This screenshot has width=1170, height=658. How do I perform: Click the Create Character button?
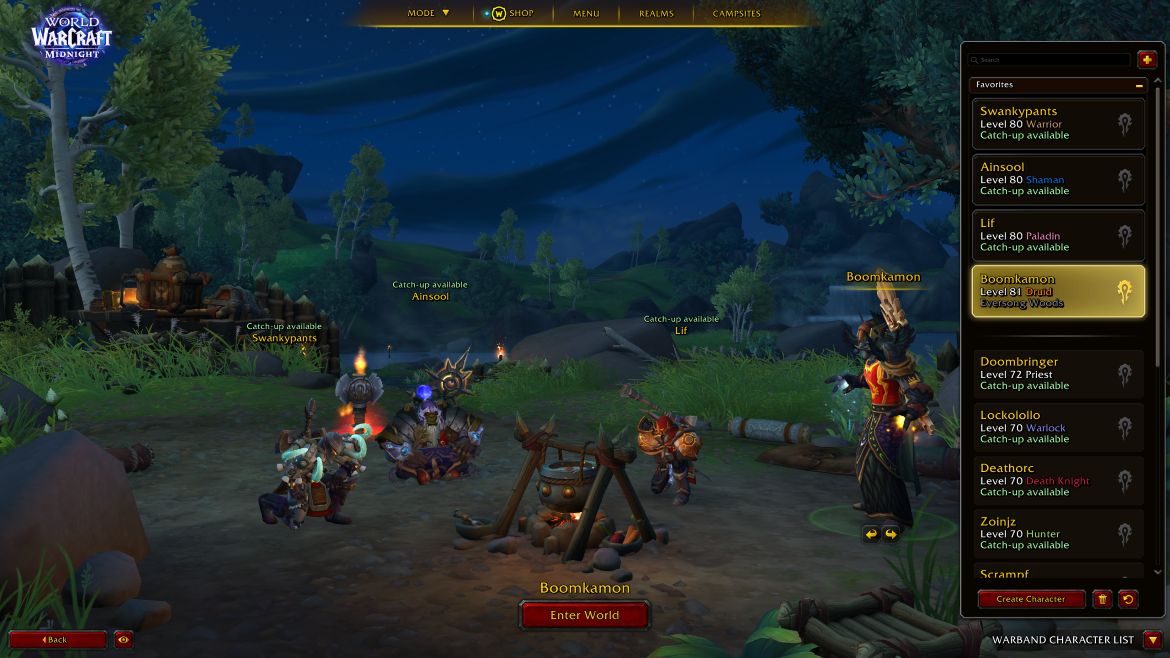[x=1031, y=599]
